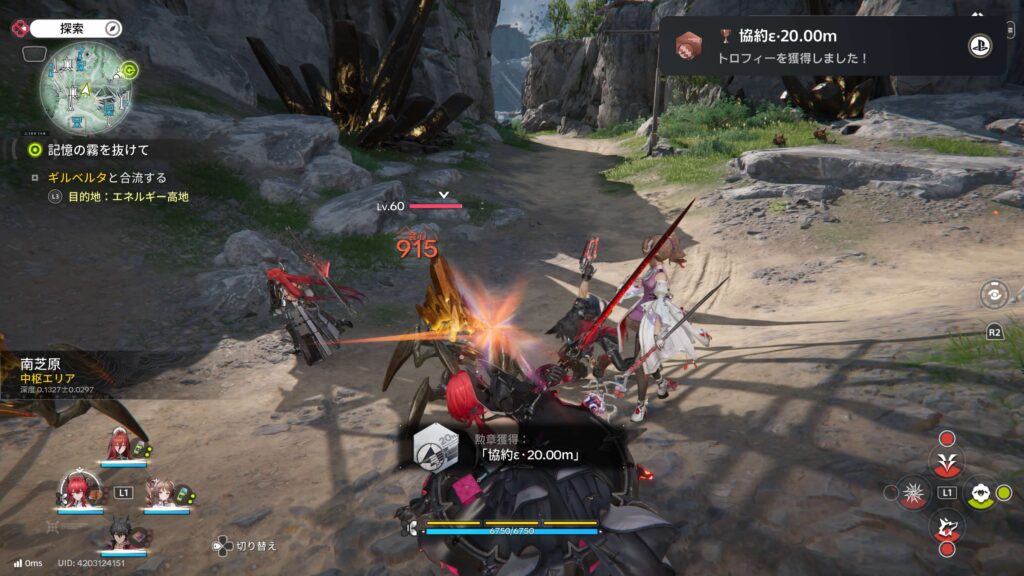Click the red emblem left of 探索

click(16, 28)
